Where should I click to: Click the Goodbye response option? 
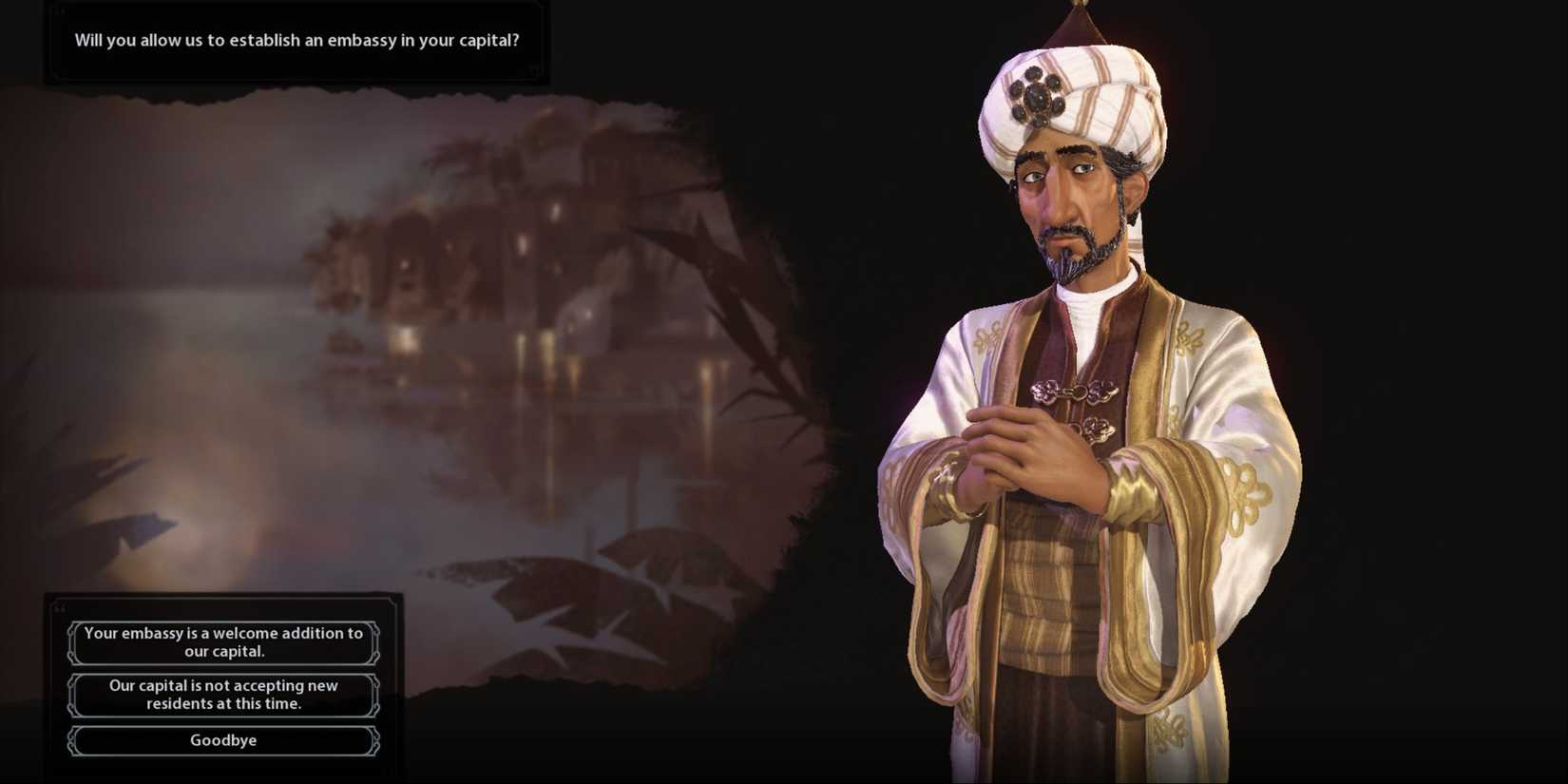click(222, 740)
